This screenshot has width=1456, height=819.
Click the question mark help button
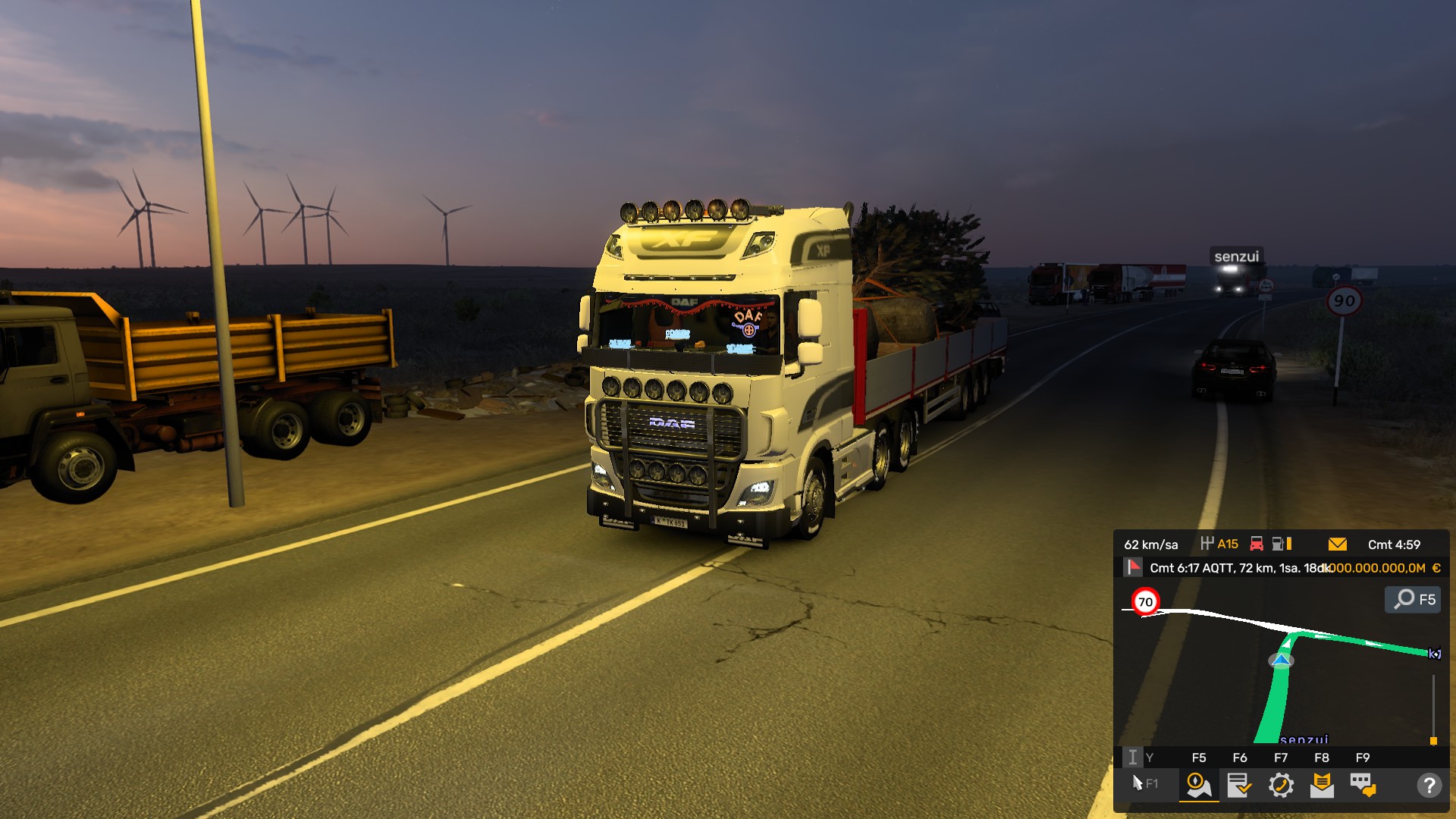1429,785
